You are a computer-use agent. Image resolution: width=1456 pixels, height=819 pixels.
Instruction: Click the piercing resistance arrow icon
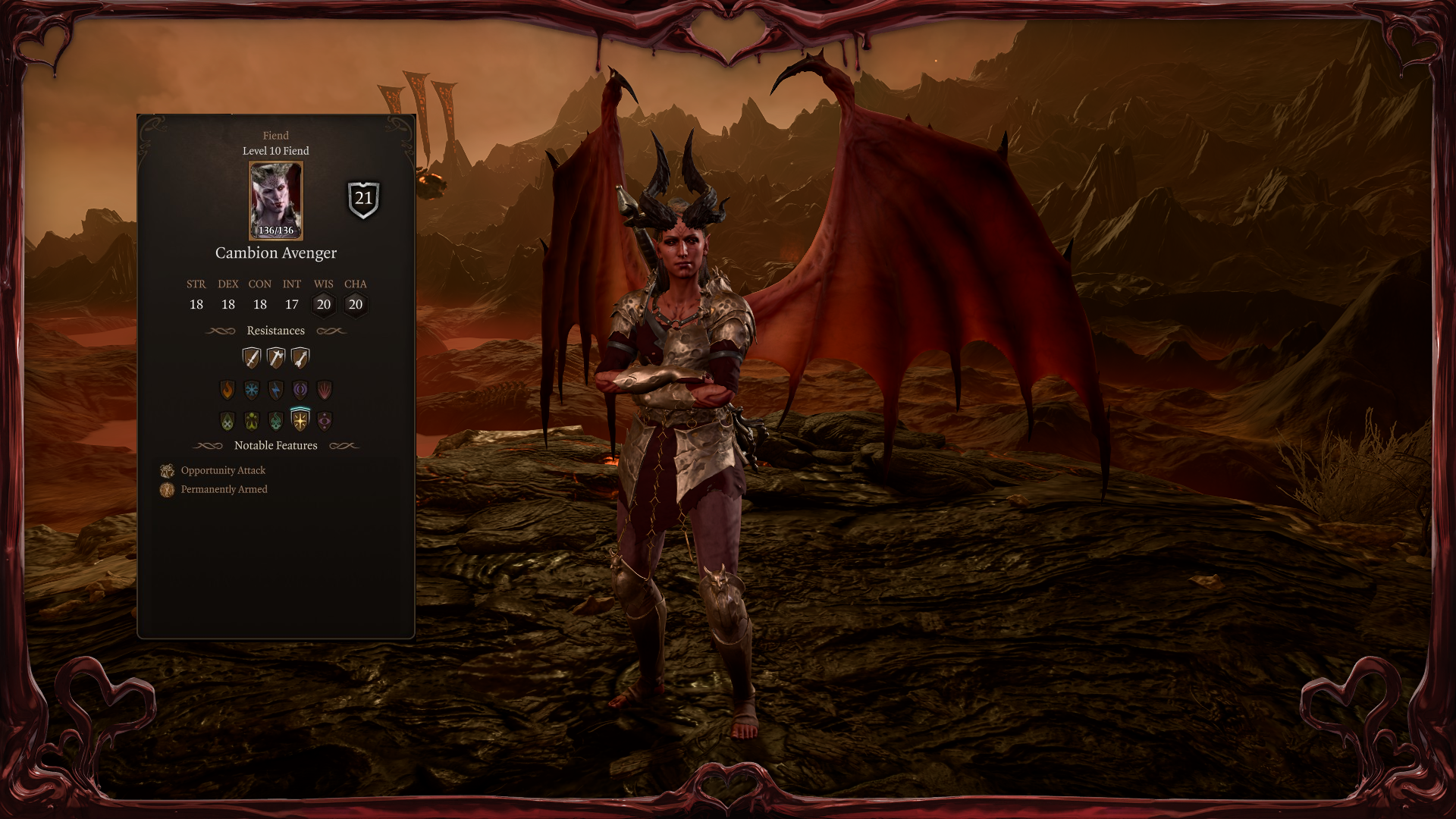coord(300,357)
